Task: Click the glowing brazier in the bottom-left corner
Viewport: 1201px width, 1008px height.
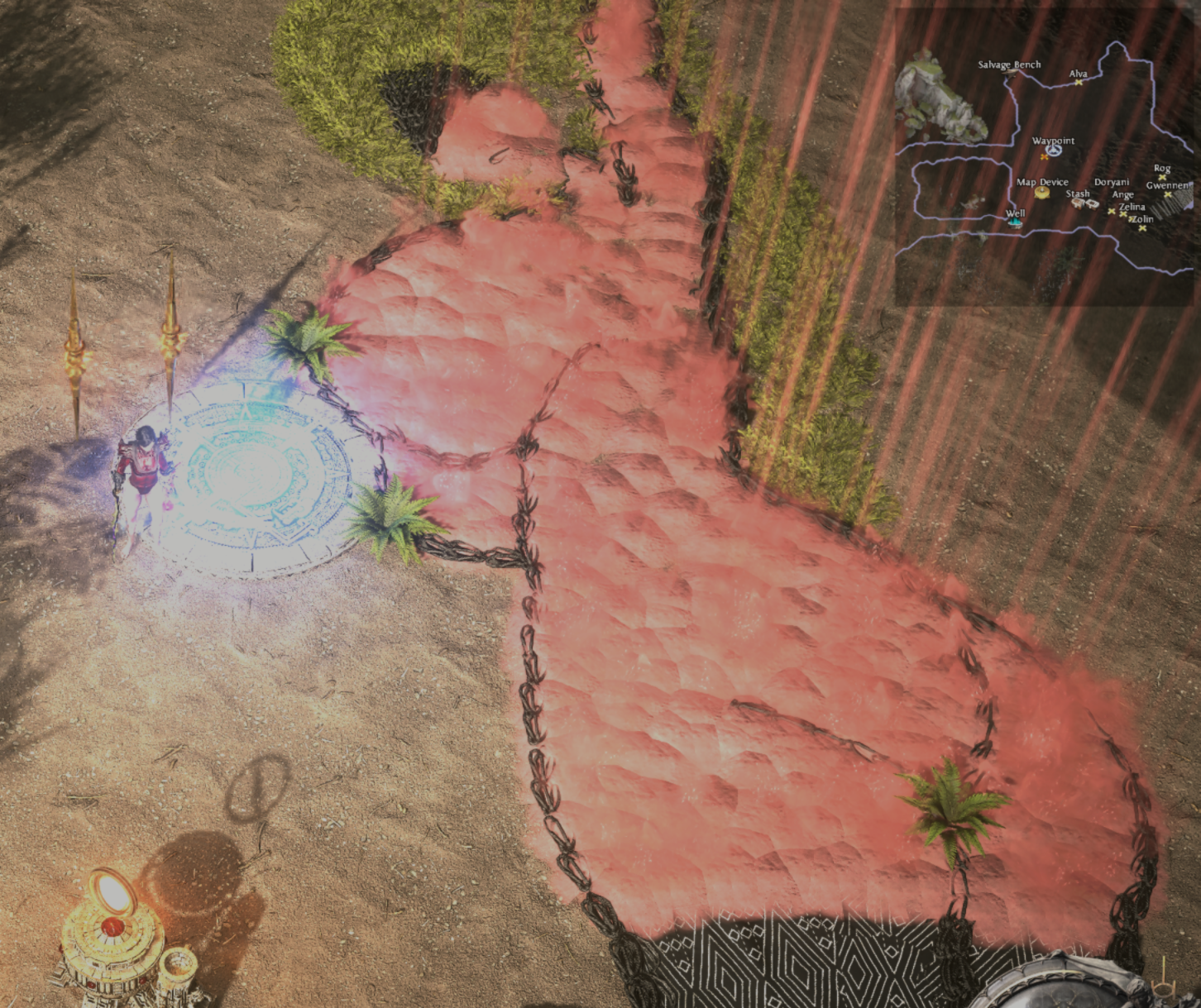Action: (112, 930)
